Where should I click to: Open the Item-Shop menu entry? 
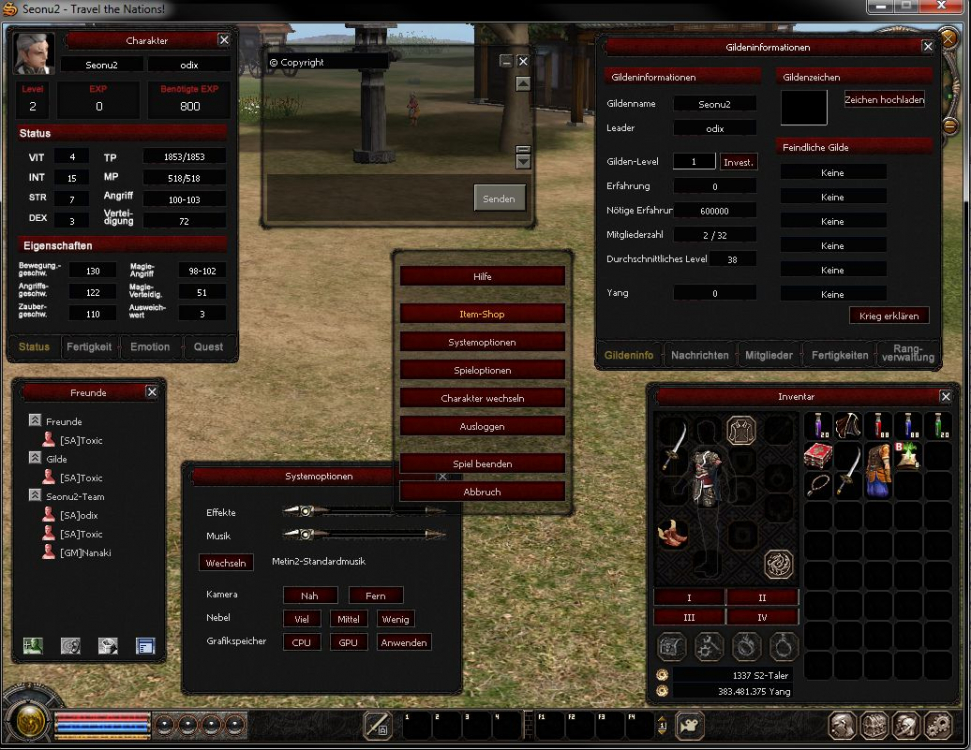click(x=482, y=314)
